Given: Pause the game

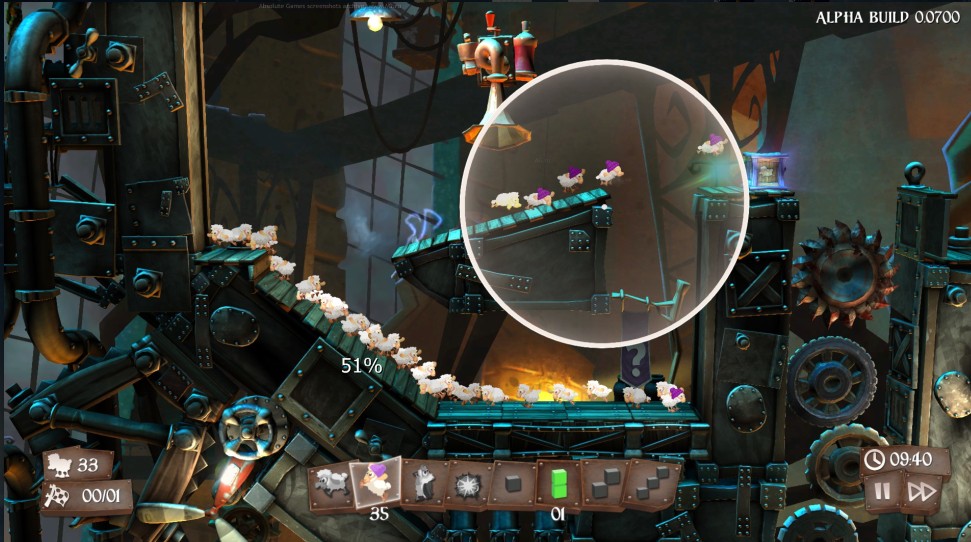Looking at the screenshot, I should (882, 491).
